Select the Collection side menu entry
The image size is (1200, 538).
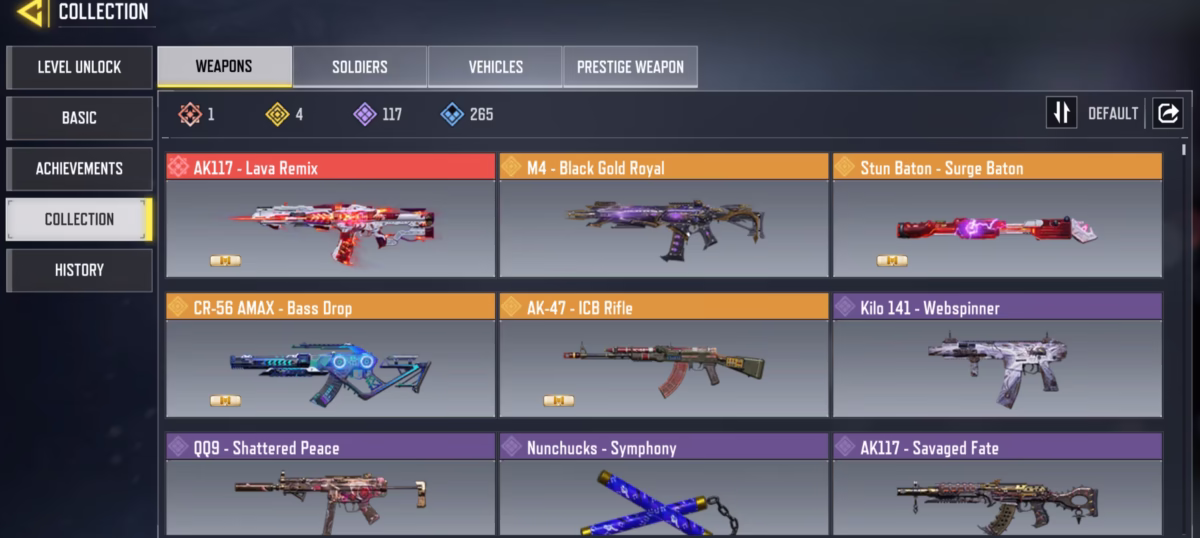click(79, 219)
